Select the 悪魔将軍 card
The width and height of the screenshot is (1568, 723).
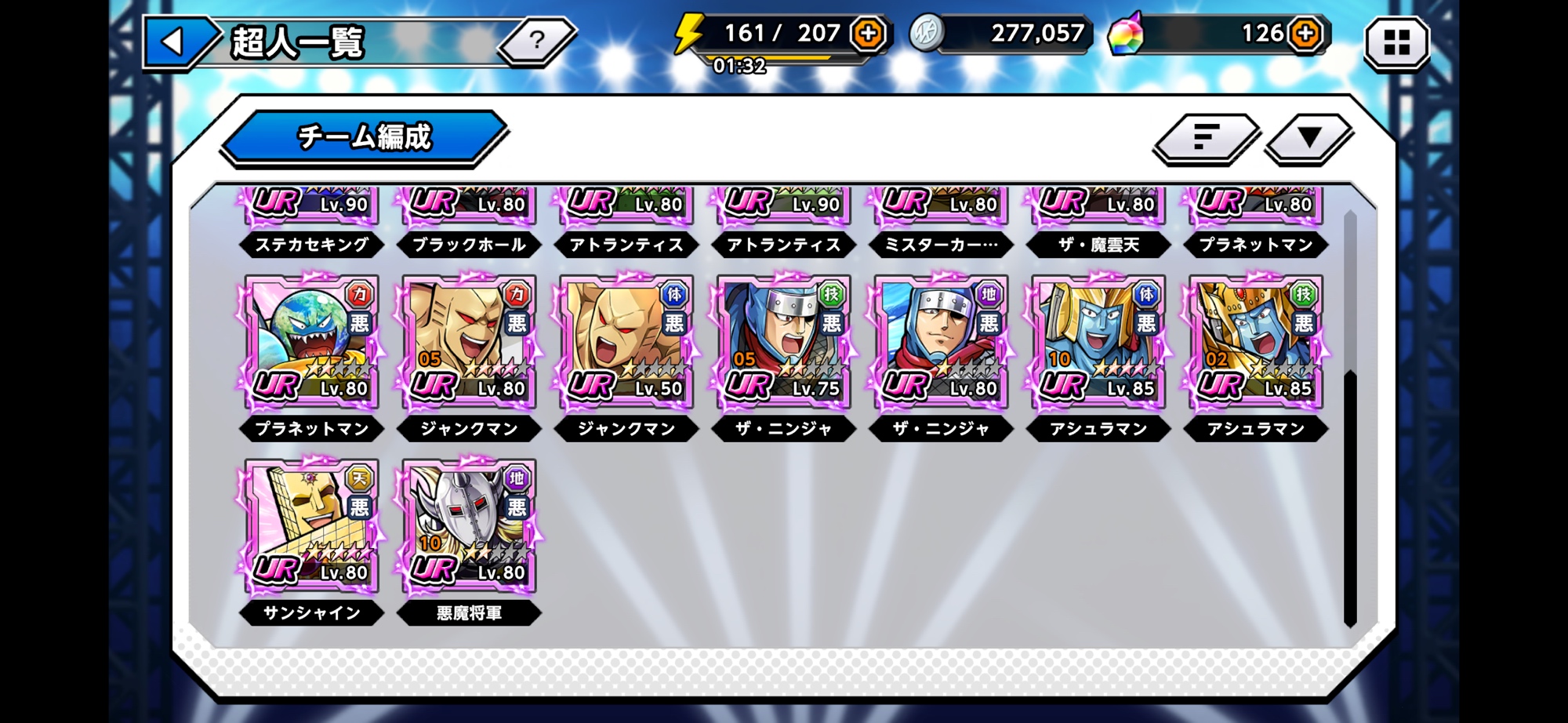point(469,527)
